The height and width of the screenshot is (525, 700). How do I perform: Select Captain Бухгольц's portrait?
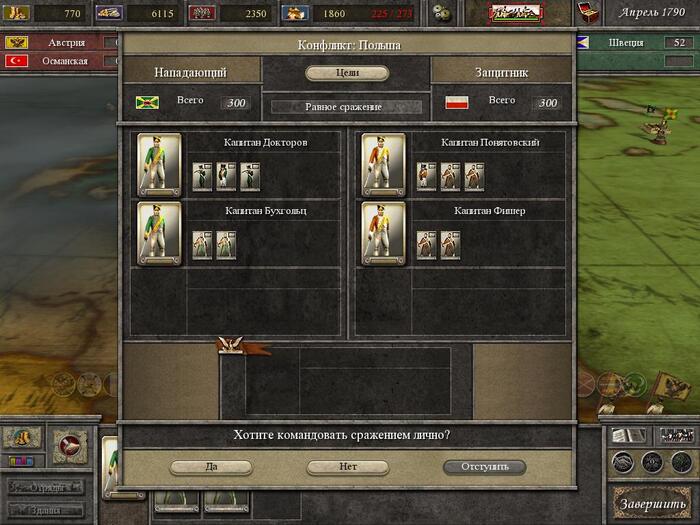point(159,234)
